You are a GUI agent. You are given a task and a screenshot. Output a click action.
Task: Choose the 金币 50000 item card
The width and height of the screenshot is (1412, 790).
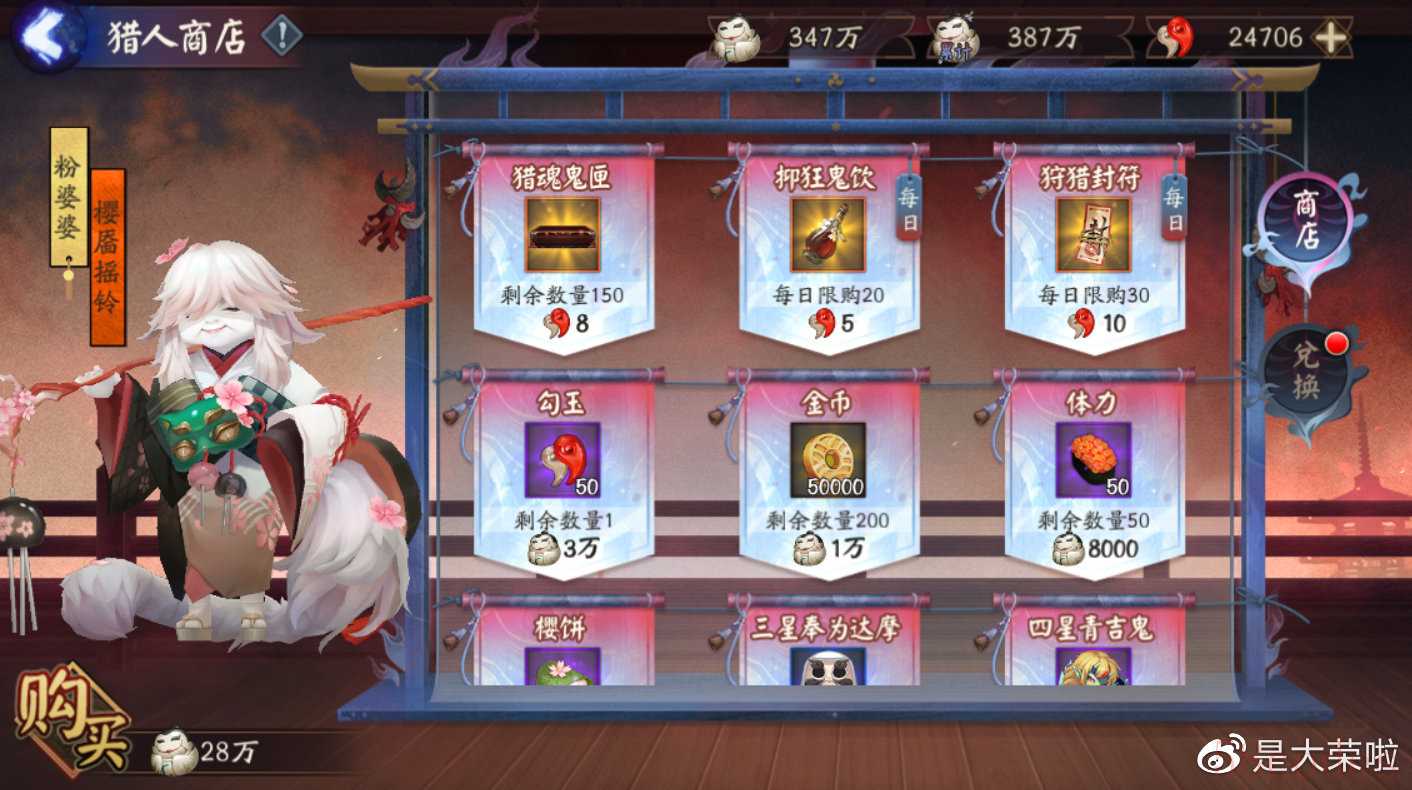(828, 470)
